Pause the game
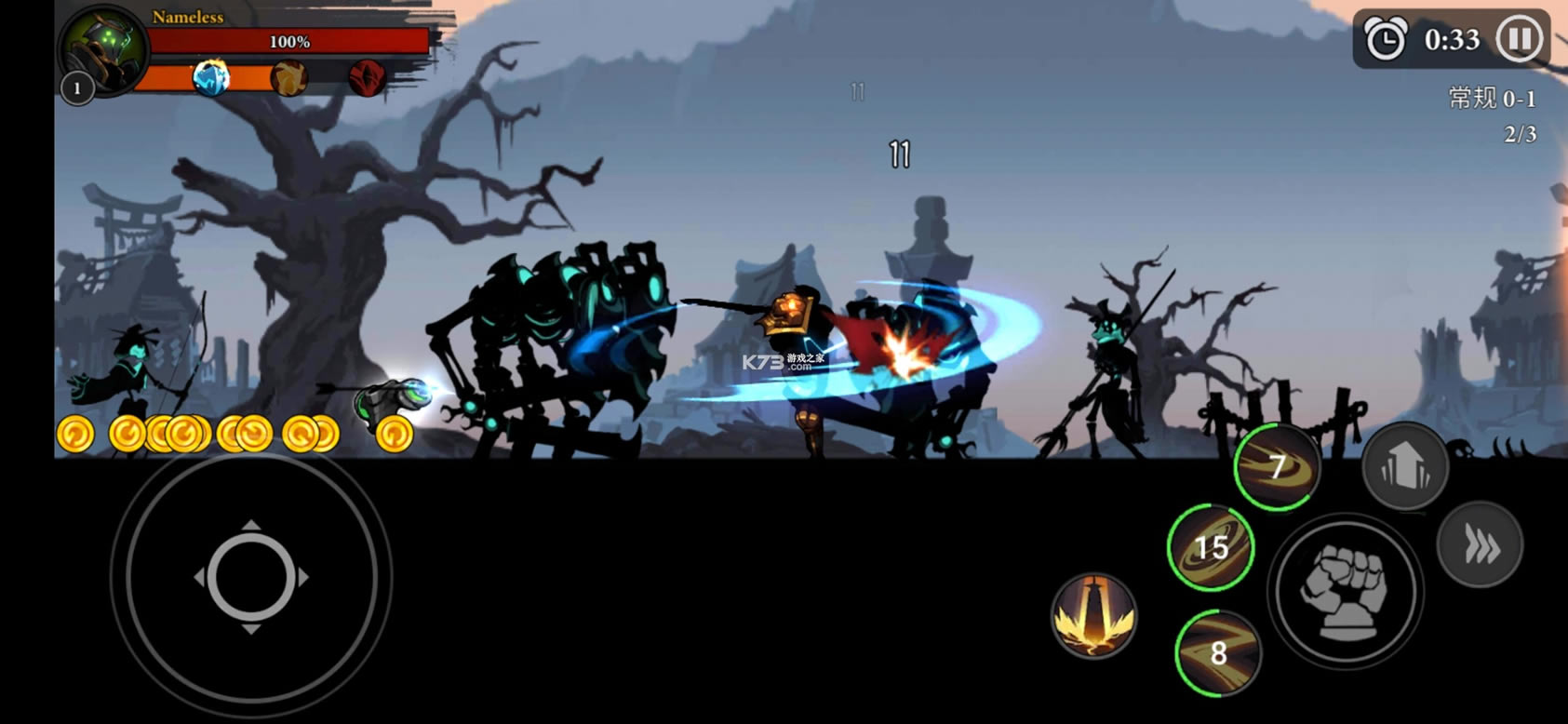The width and height of the screenshot is (1568, 724). (x=1519, y=40)
